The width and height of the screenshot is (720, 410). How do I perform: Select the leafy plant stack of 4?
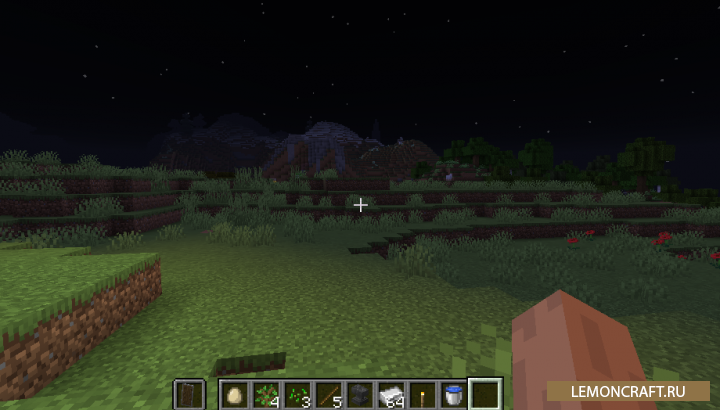coord(266,394)
